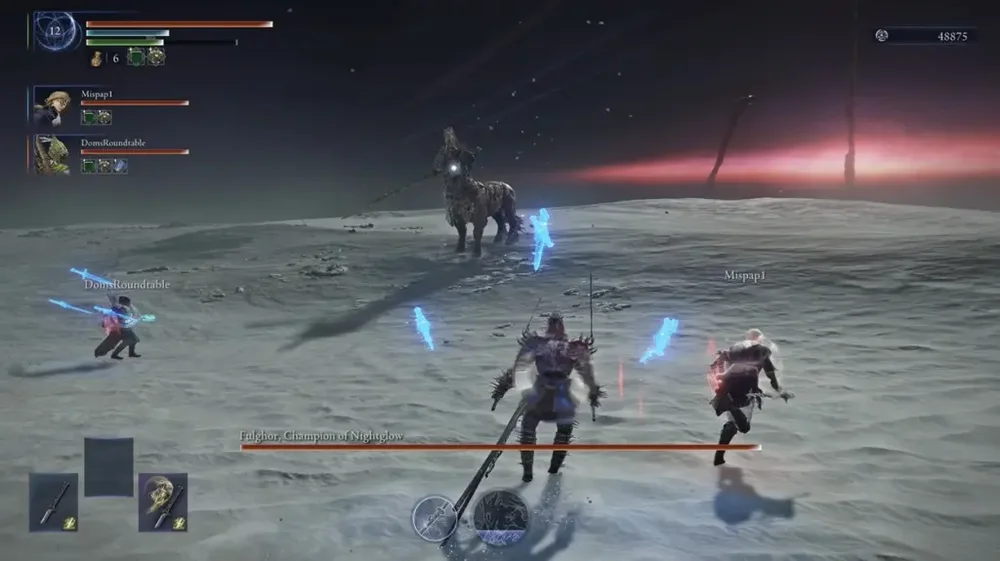The width and height of the screenshot is (1000, 561).
Task: Activate the large circular ultimate art icon
Action: [500, 516]
